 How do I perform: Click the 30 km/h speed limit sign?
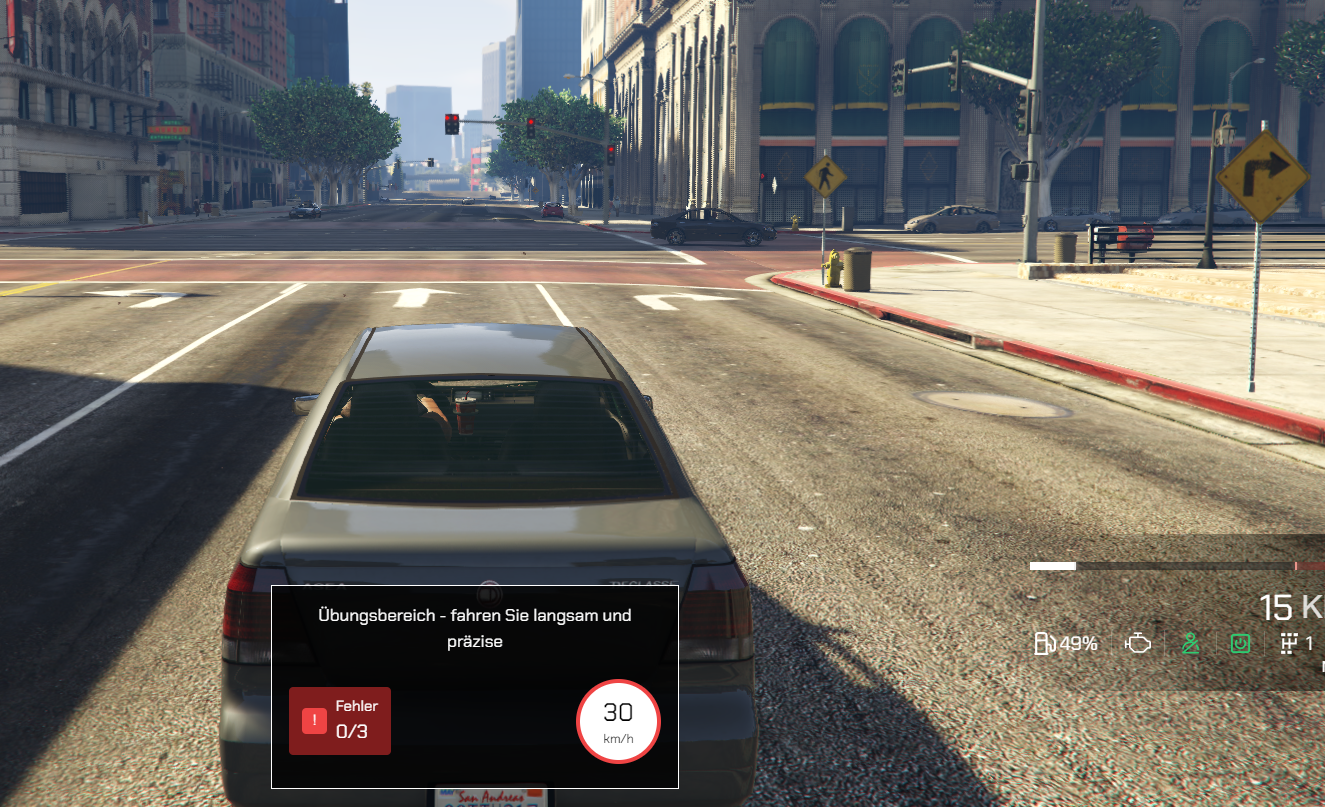coord(618,721)
